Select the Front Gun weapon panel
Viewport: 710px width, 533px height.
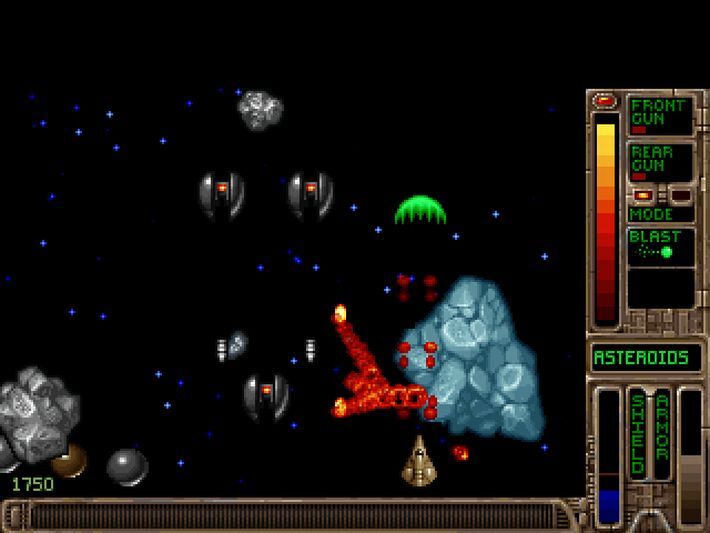coord(660,115)
